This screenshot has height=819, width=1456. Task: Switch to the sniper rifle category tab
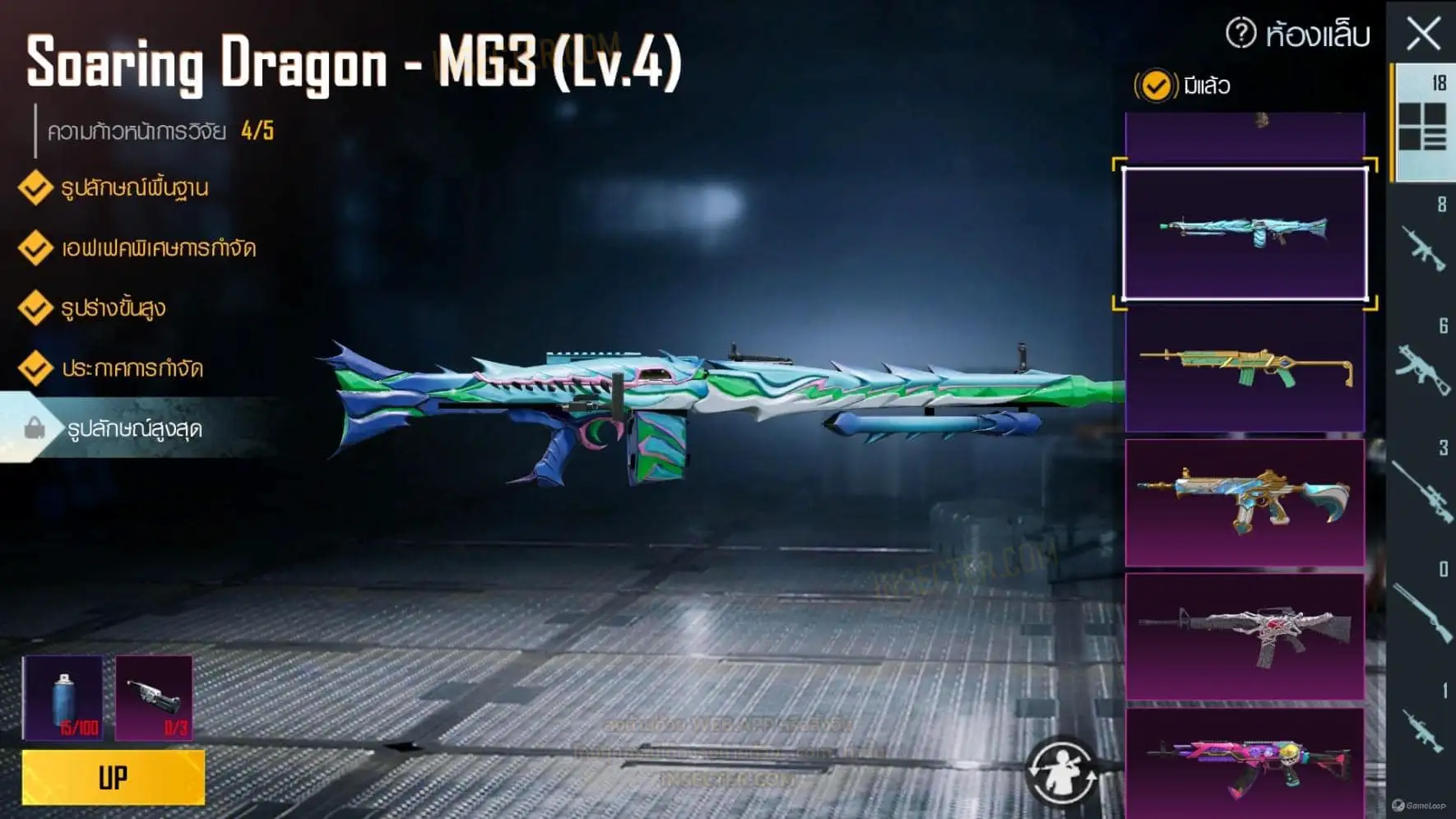(x=1422, y=490)
